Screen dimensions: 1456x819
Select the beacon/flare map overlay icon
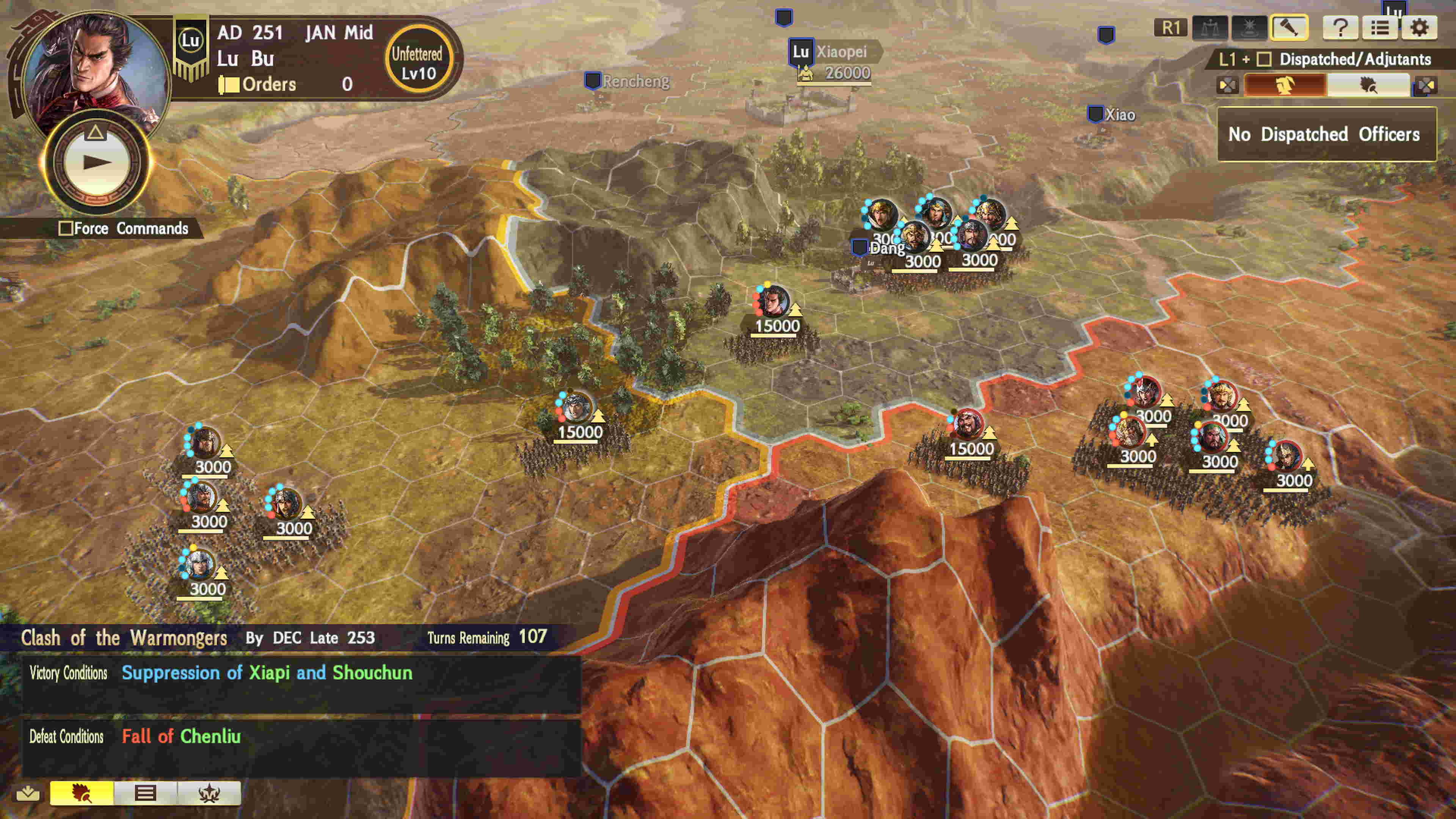1250,28
